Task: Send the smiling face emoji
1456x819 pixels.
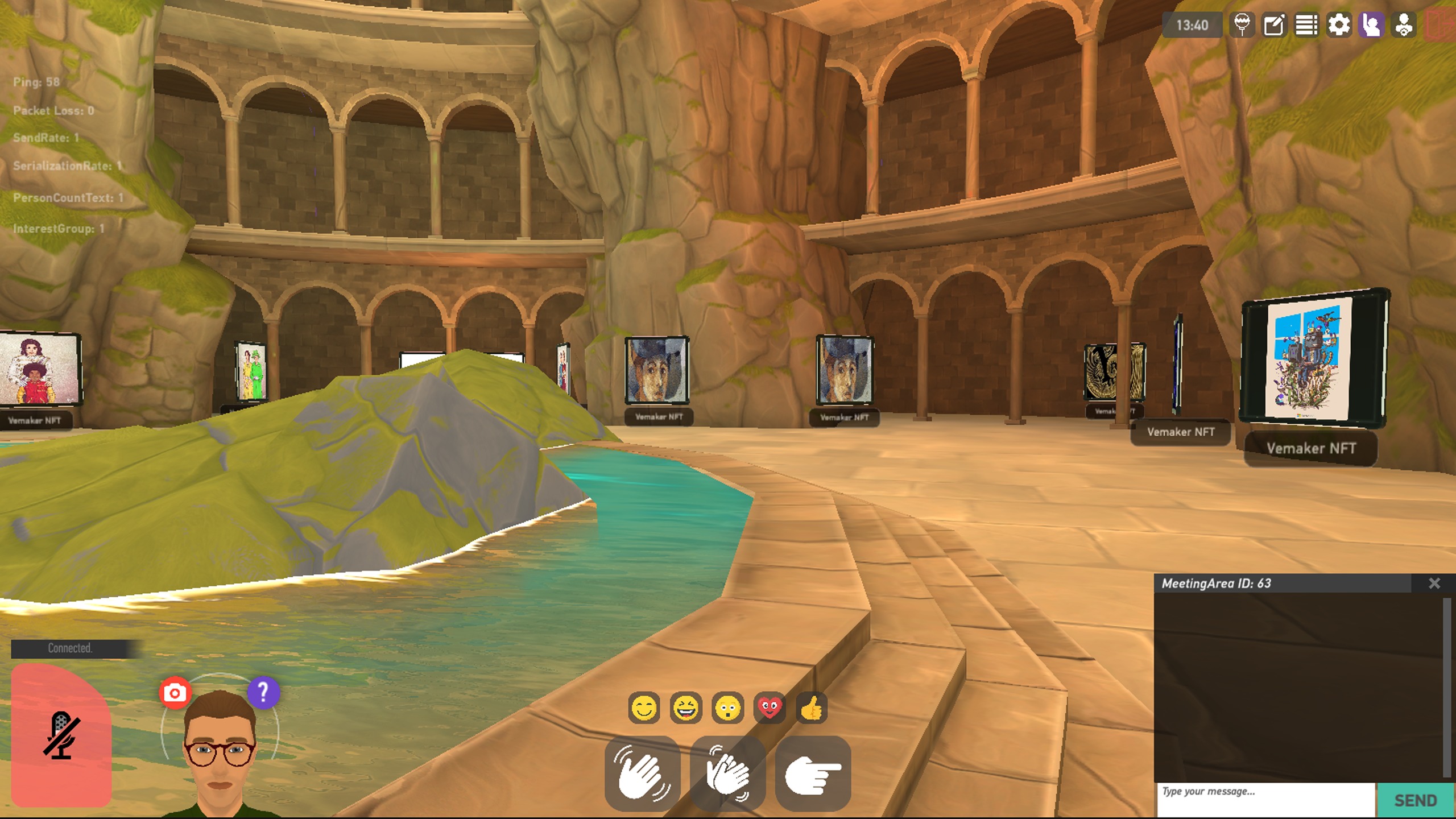Action: tap(644, 709)
